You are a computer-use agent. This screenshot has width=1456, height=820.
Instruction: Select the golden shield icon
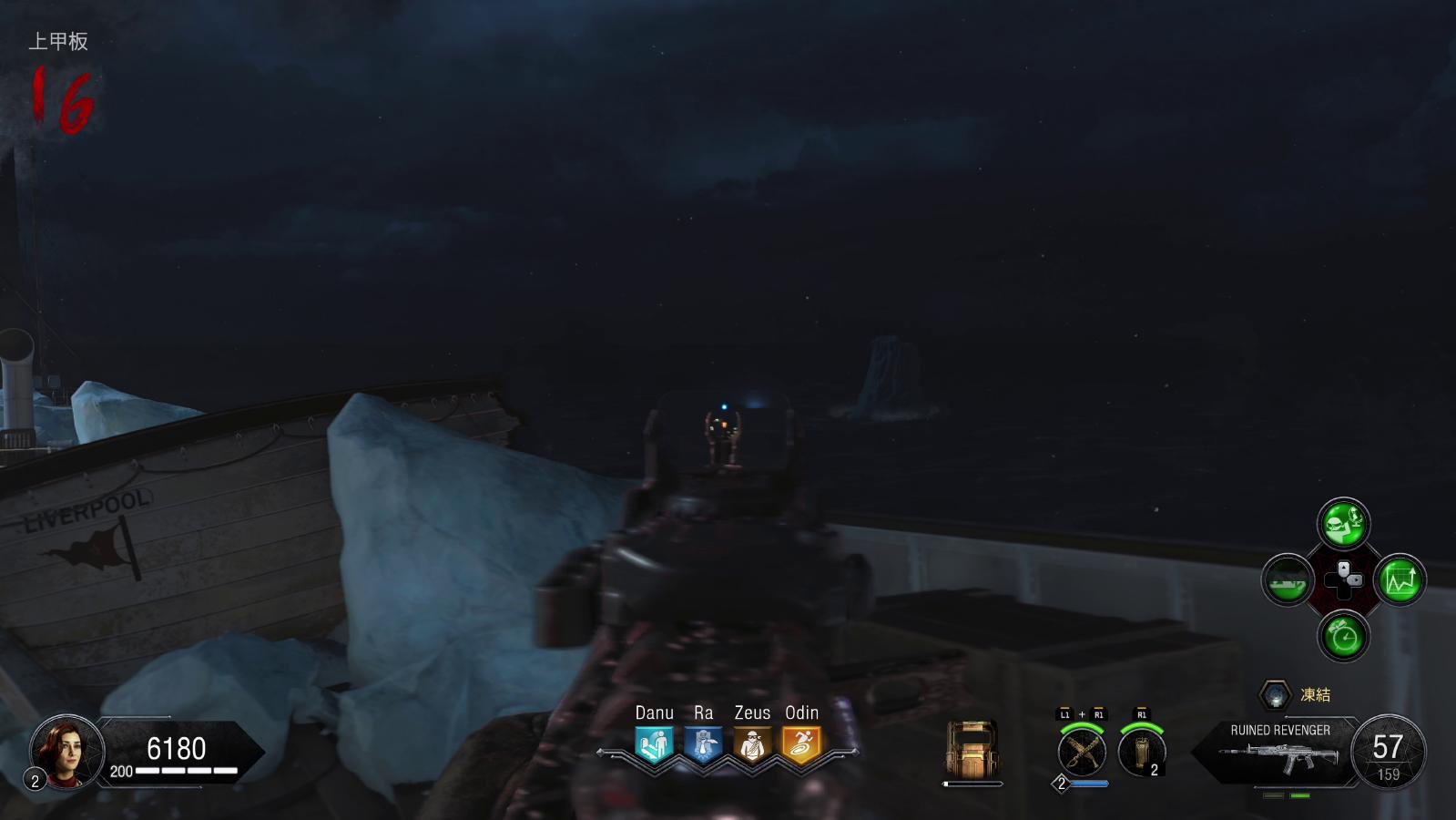[x=972, y=750]
